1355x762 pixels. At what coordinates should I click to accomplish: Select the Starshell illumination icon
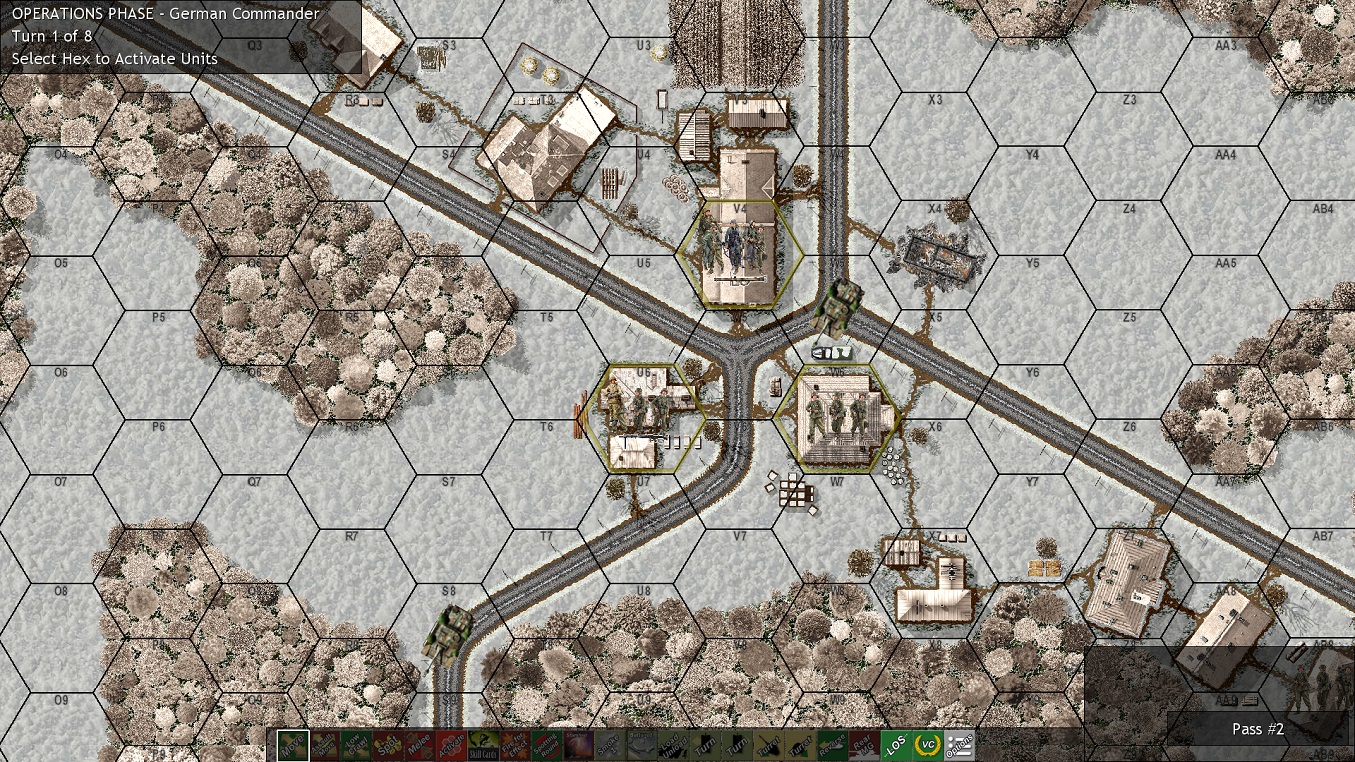pos(579,744)
